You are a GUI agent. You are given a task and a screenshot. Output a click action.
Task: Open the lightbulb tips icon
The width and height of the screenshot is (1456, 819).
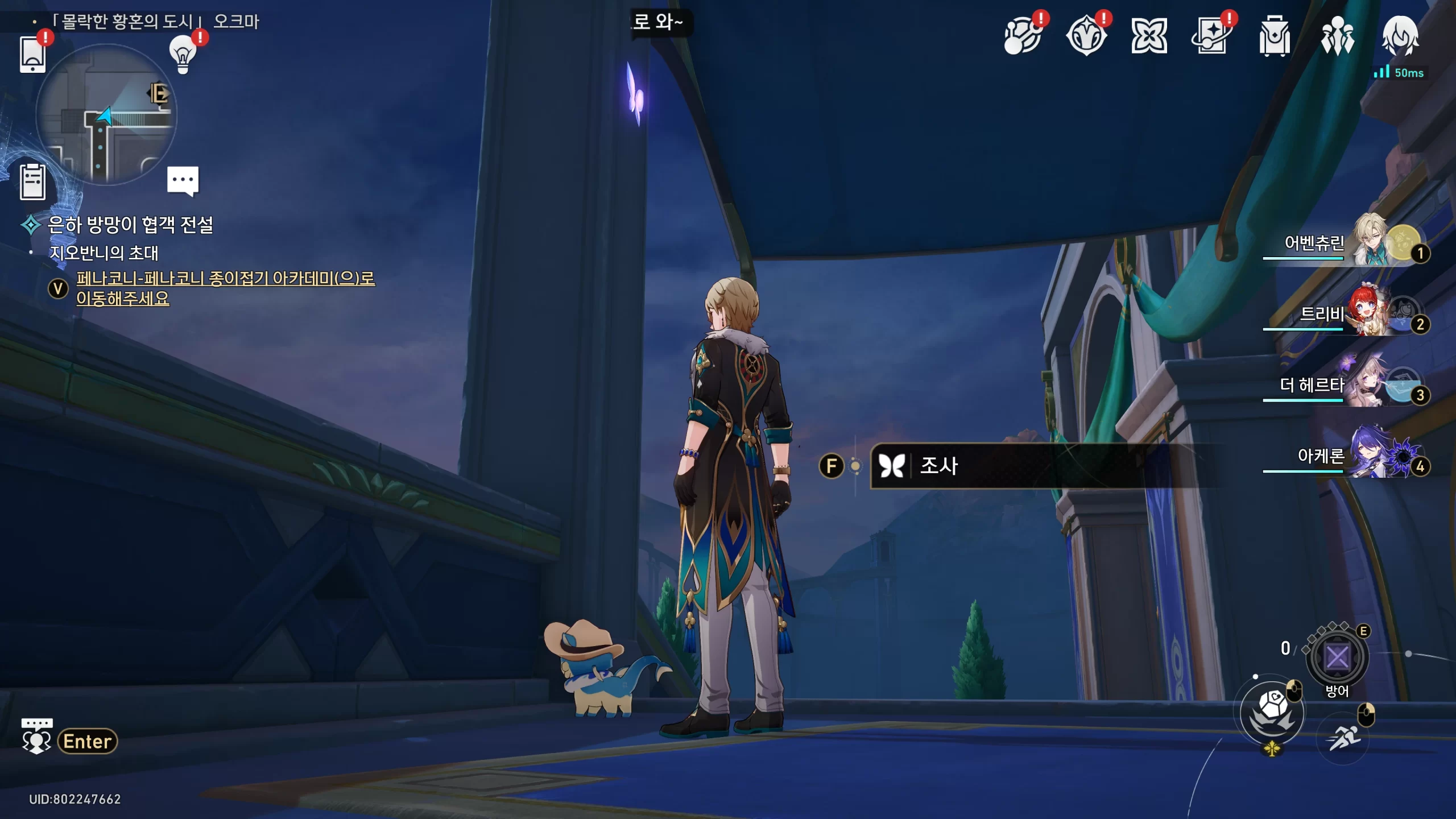coord(183,54)
